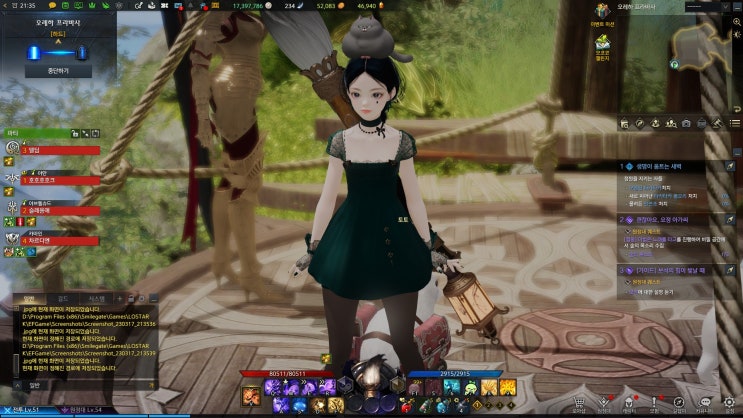The width and height of the screenshot is (743, 418).
Task: Switch to the 시스템 chat tab
Action: pyautogui.click(x=96, y=298)
